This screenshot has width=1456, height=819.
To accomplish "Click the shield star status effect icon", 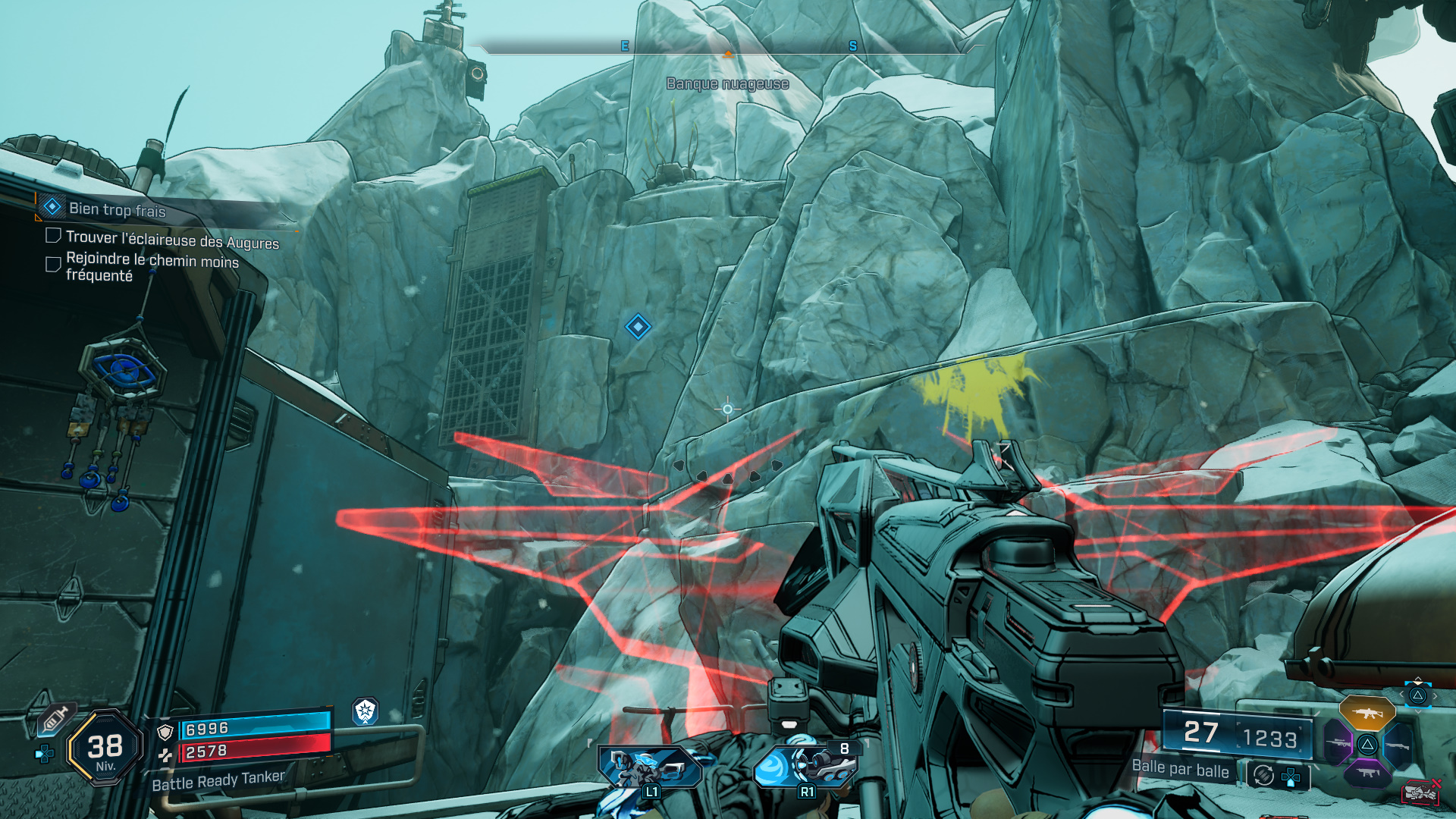I will (366, 711).
